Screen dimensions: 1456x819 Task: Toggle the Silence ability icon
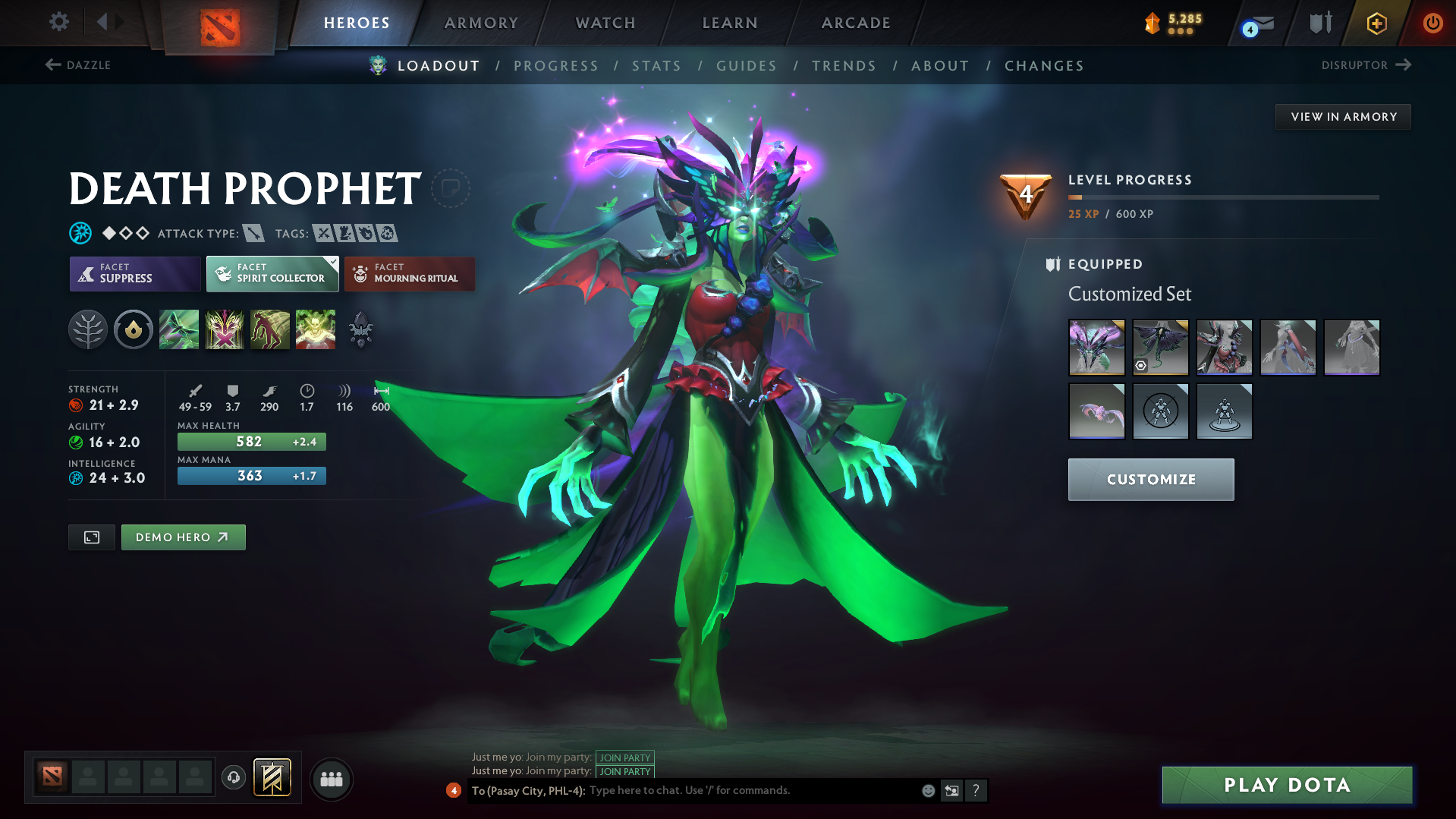(x=225, y=329)
